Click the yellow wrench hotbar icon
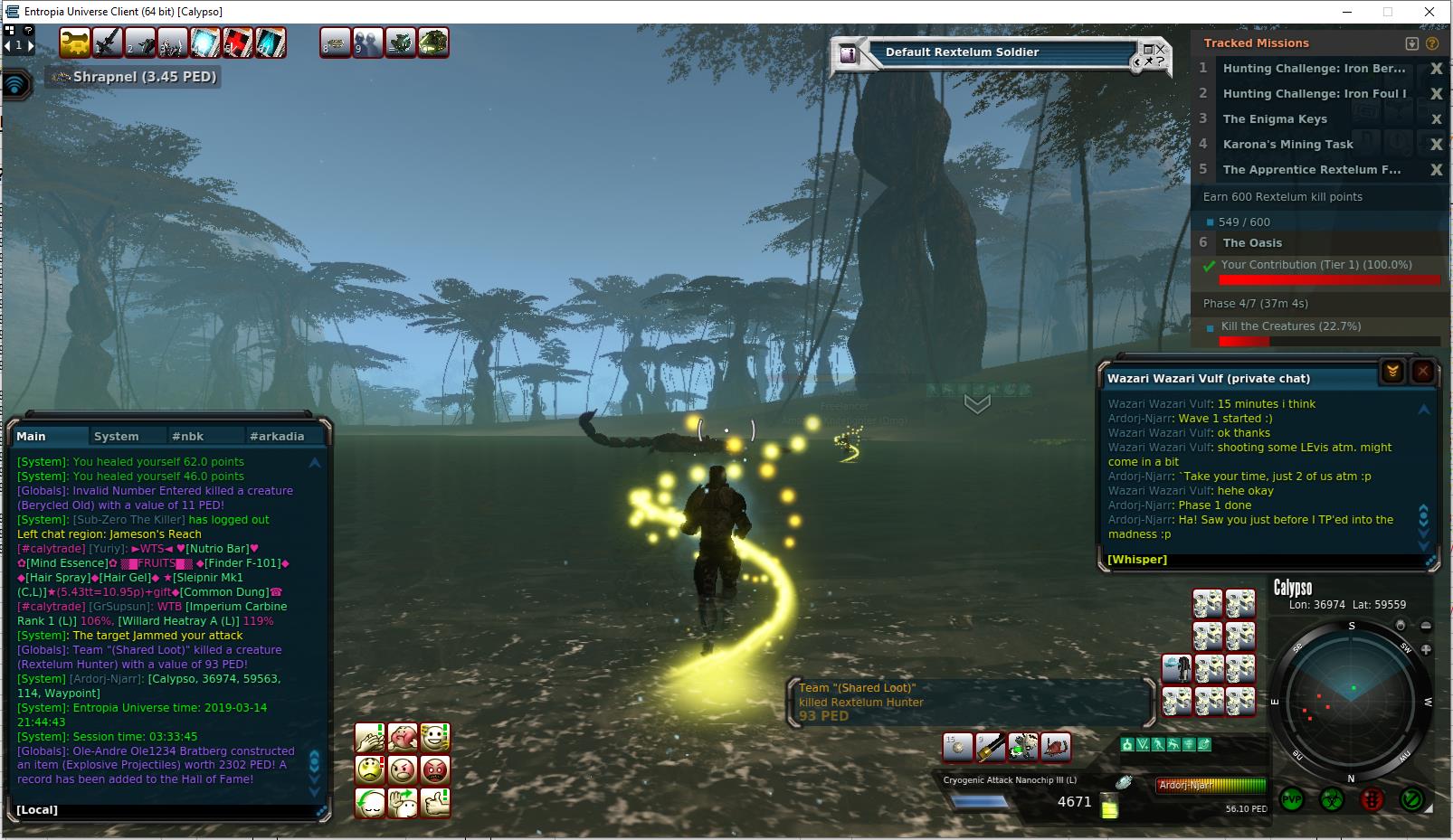 tap(75, 42)
